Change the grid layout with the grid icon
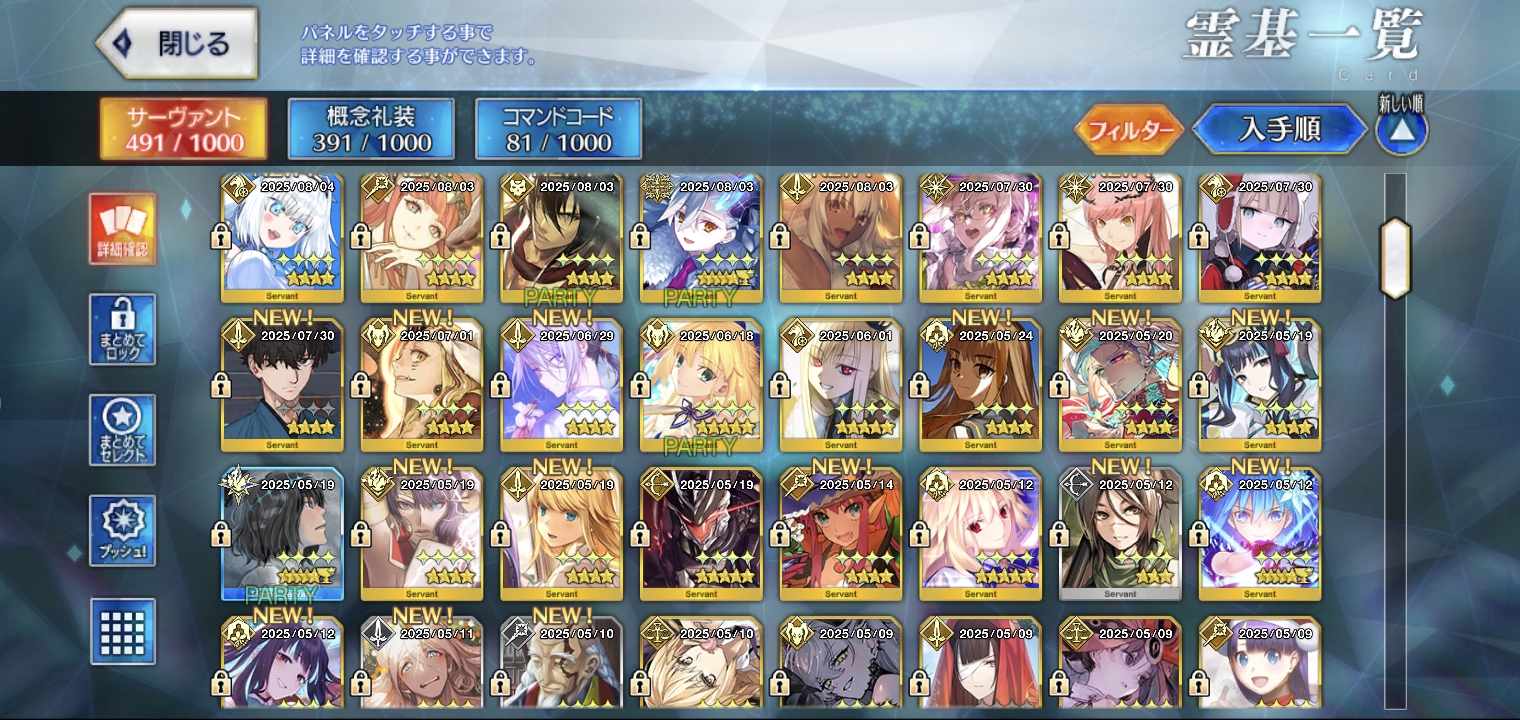 122,631
